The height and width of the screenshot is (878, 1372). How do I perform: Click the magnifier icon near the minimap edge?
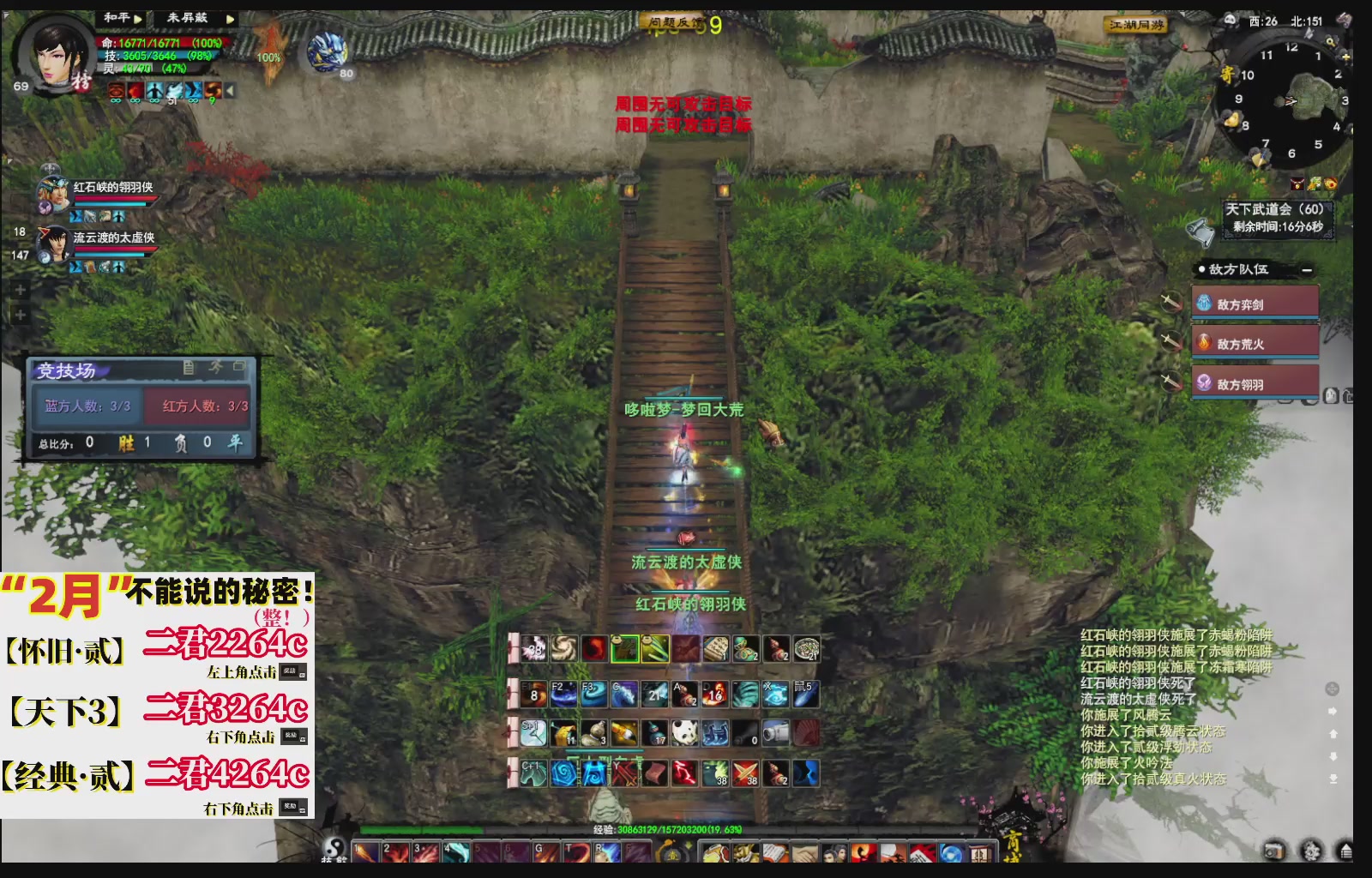(1331, 41)
